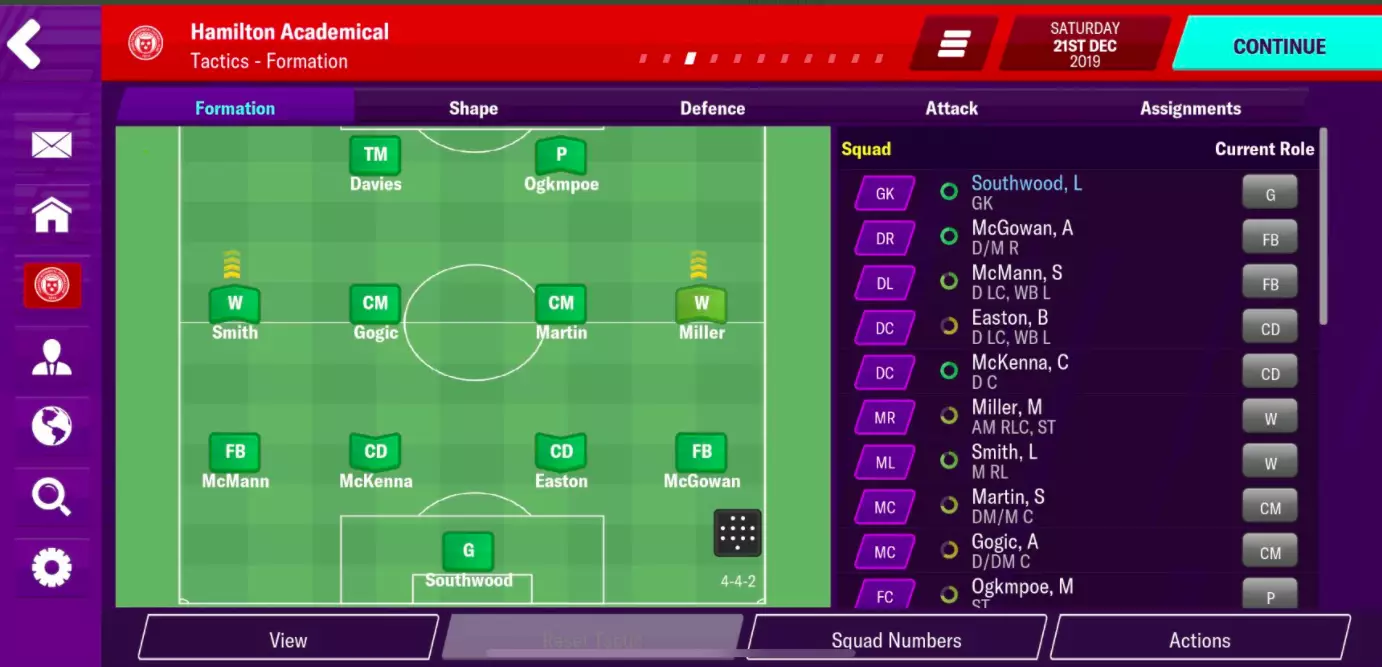Open the manager profile icon
The width and height of the screenshot is (1382, 667).
[x=51, y=357]
